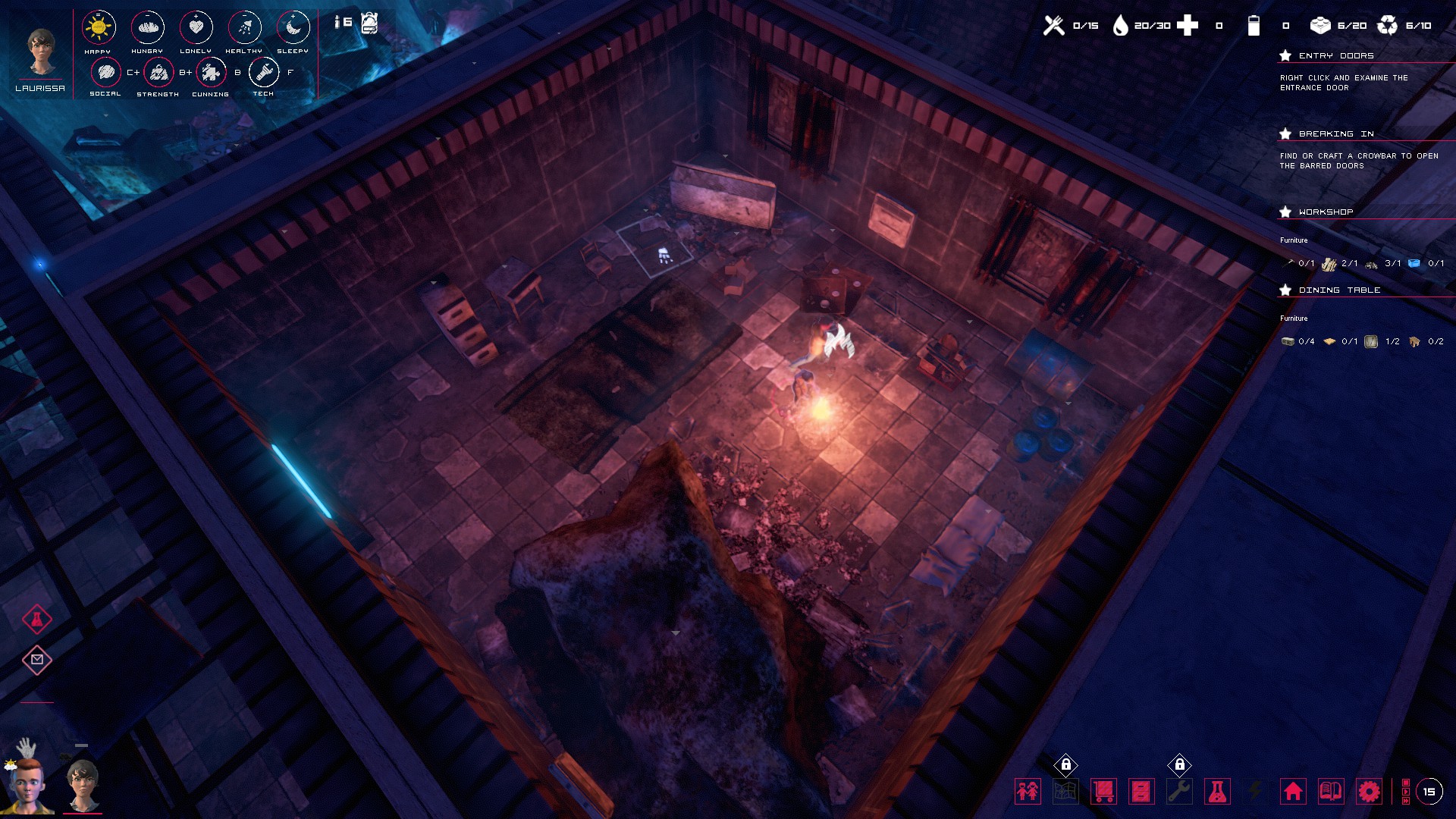Toggle the lock above the wrench icon
Screen dimensions: 1456x819
coord(1180,764)
